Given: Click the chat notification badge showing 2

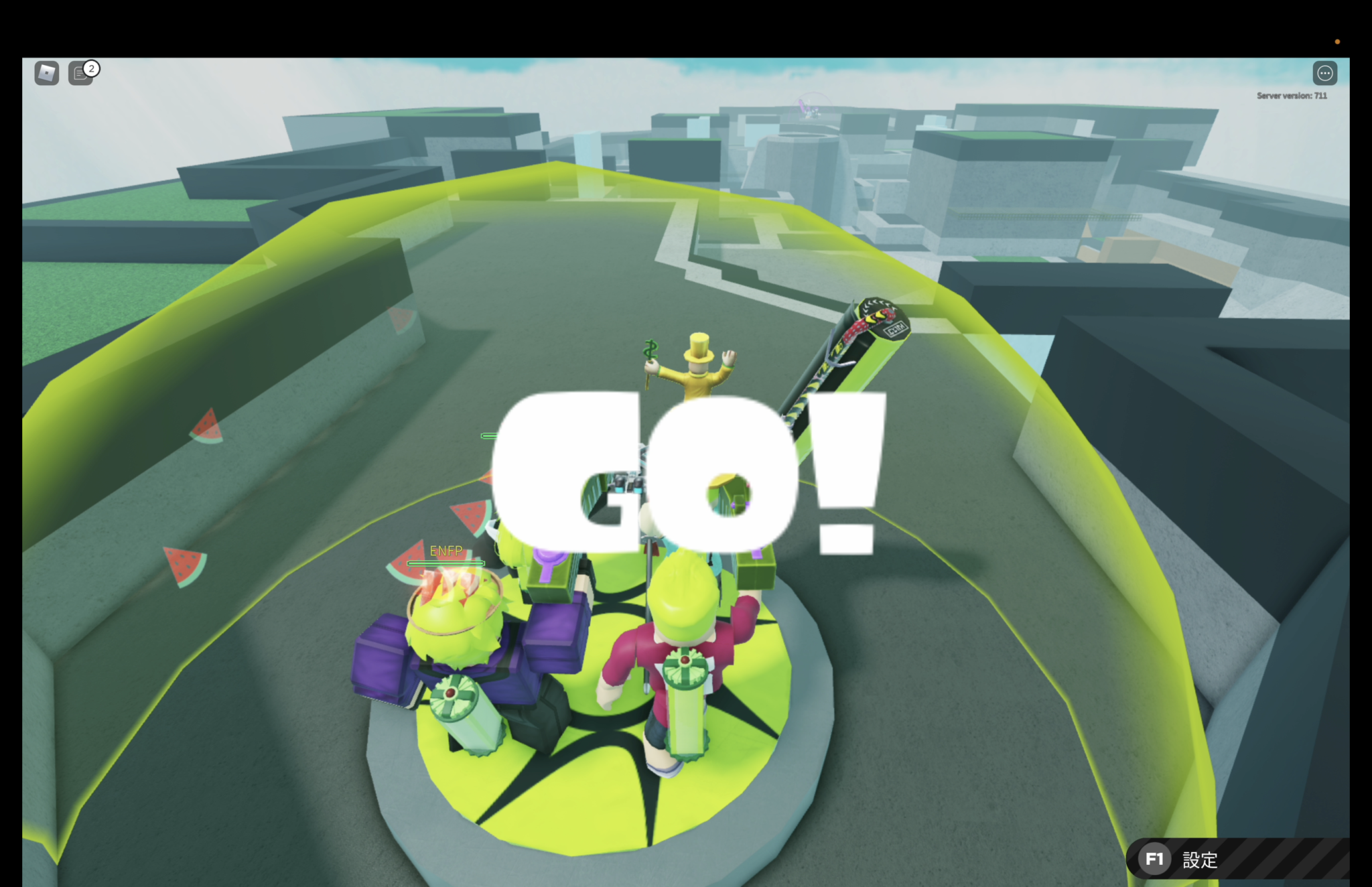Looking at the screenshot, I should (90, 69).
